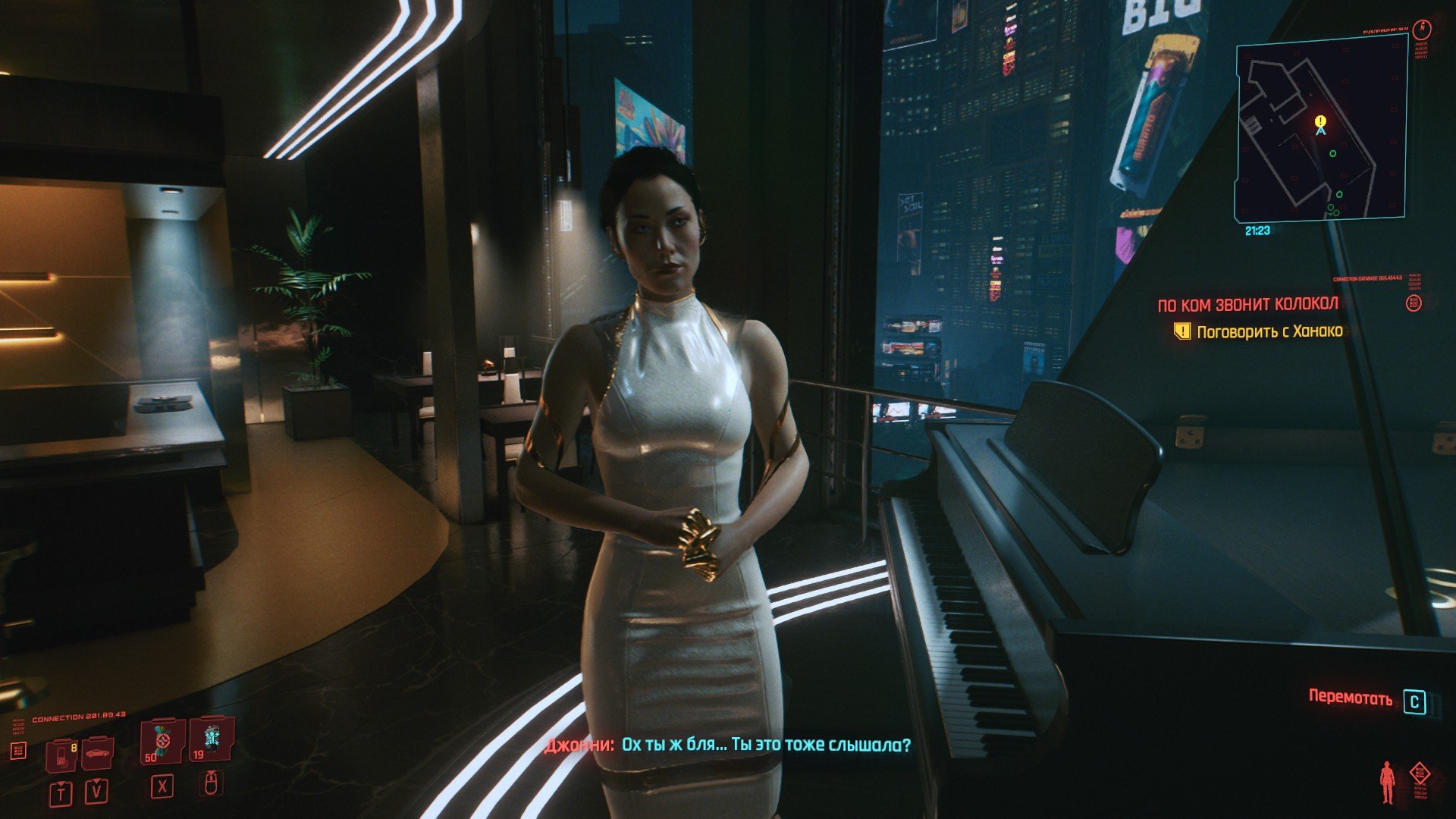The width and height of the screenshot is (1456, 819).
Task: Select the yellow quest marker on minimap
Action: click(x=1320, y=121)
